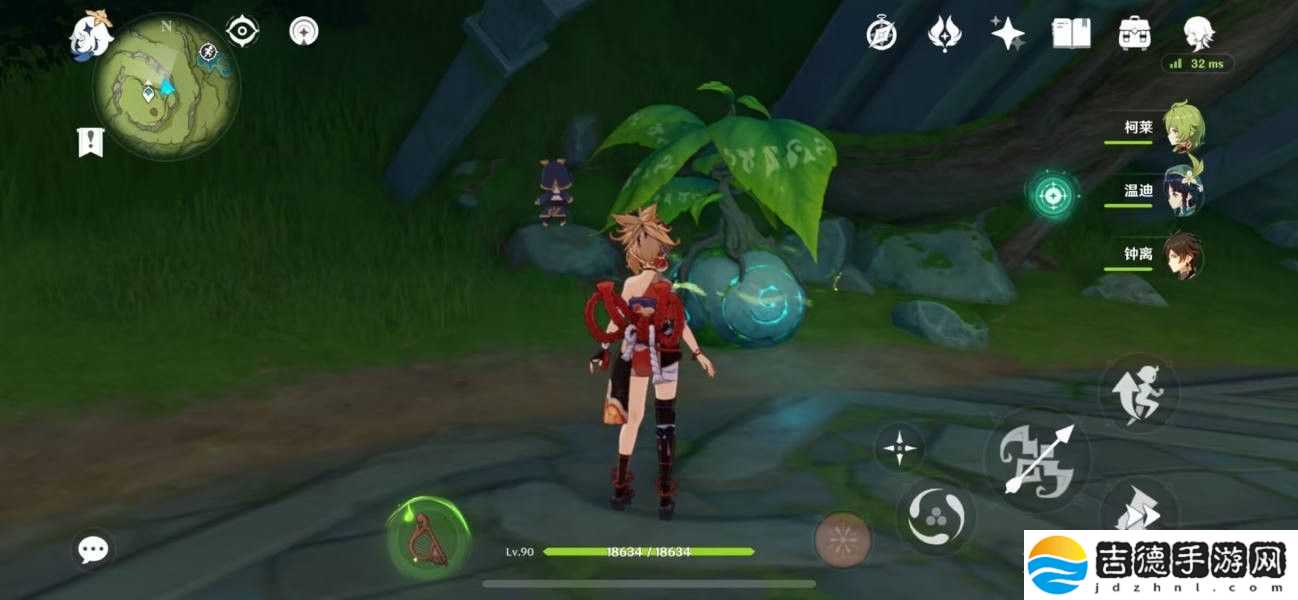Tap the eye-shaped icon beside the minimap
This screenshot has width=1298, height=600.
tap(242, 31)
